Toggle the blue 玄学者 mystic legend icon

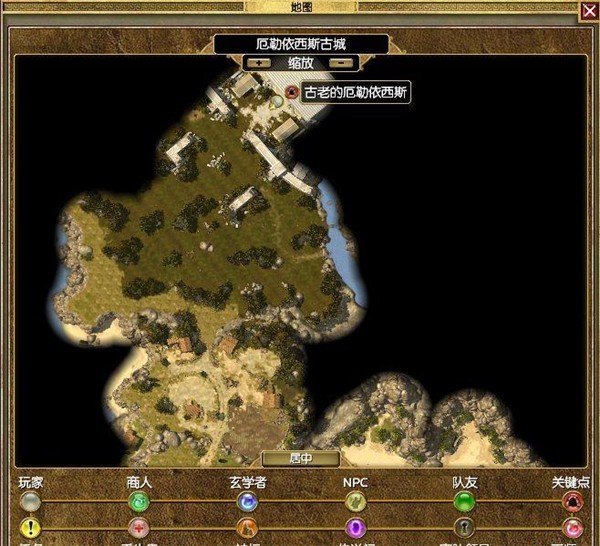point(247,500)
